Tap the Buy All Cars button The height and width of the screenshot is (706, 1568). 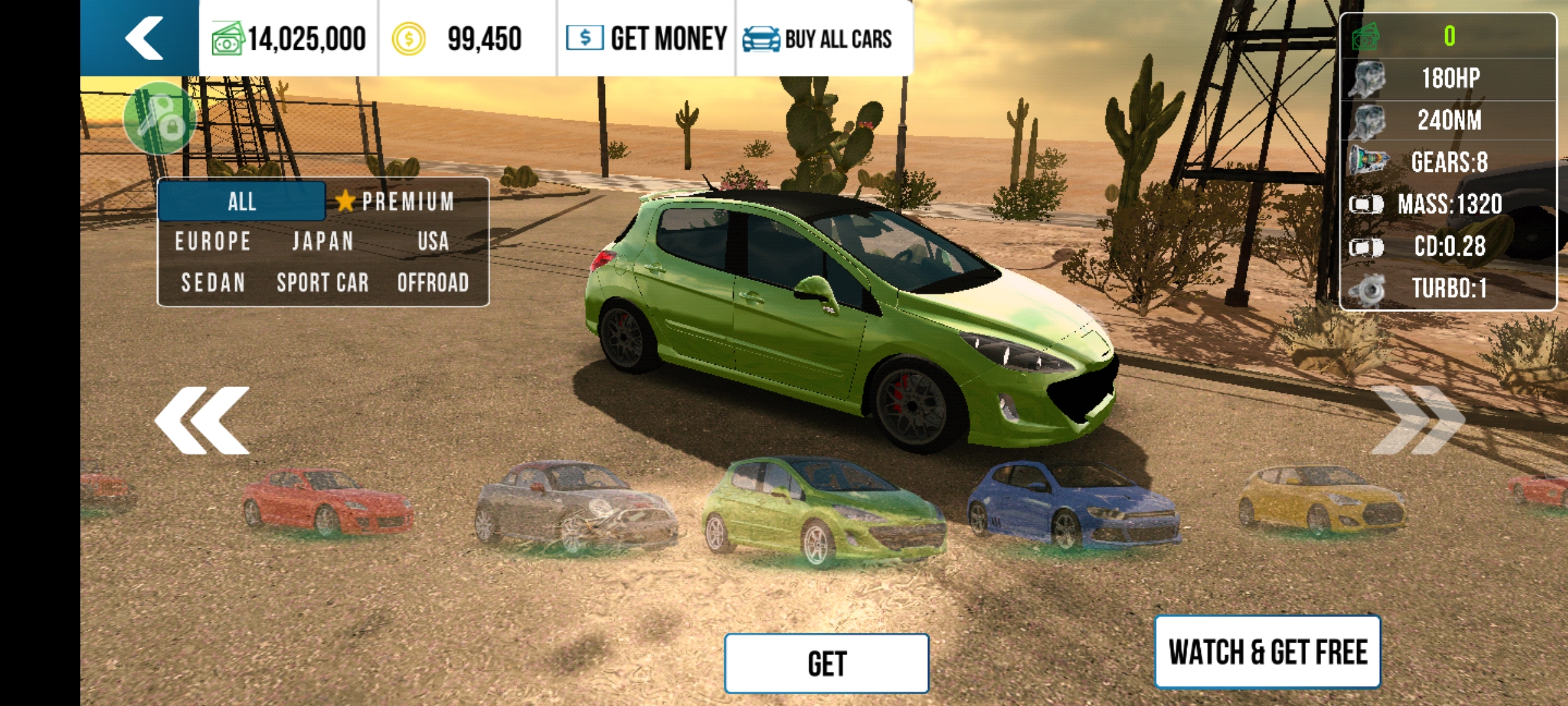point(818,39)
